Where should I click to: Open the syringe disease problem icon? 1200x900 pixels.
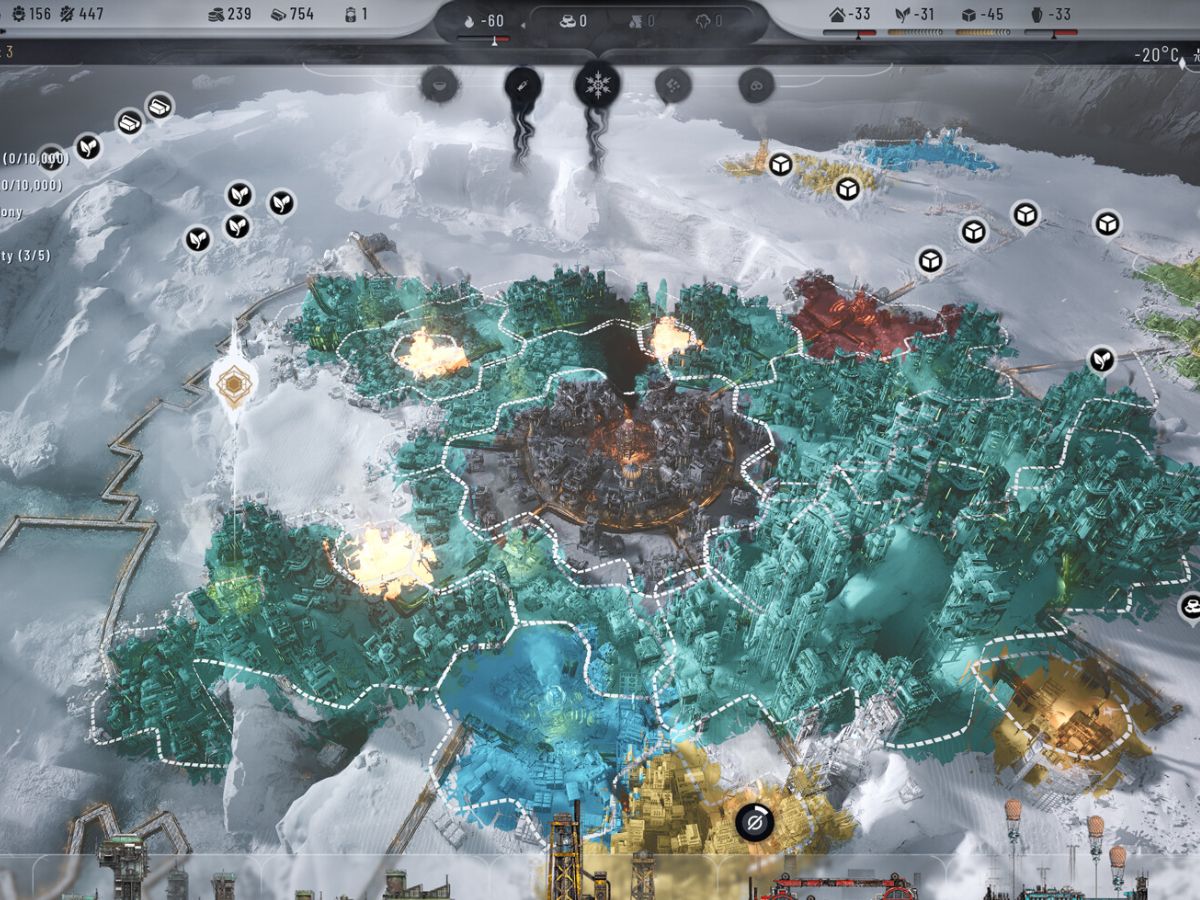click(521, 85)
